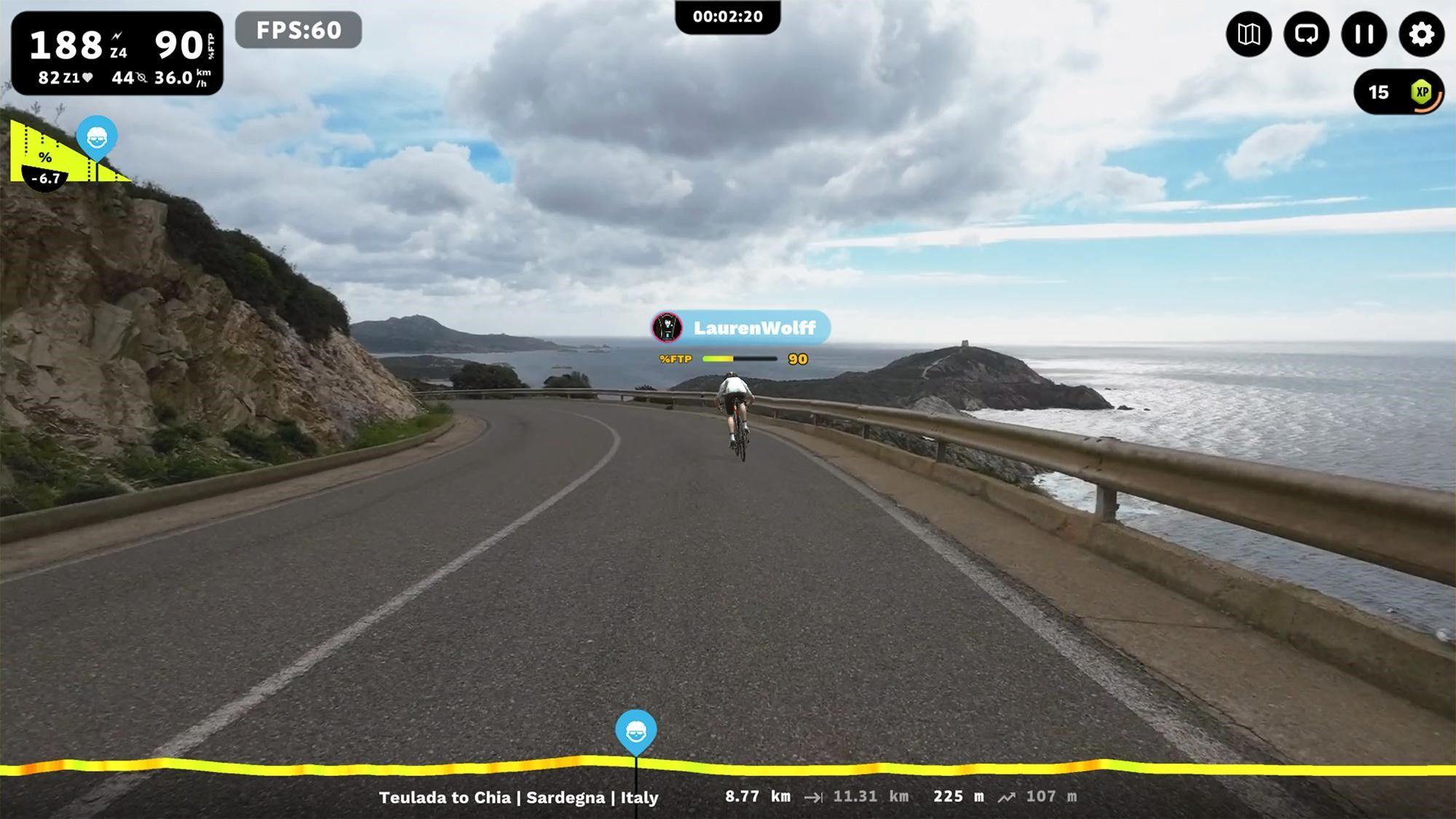Screen dimensions: 1456x819
Task: Click the heart rate icon next to 82
Action: pos(86,75)
